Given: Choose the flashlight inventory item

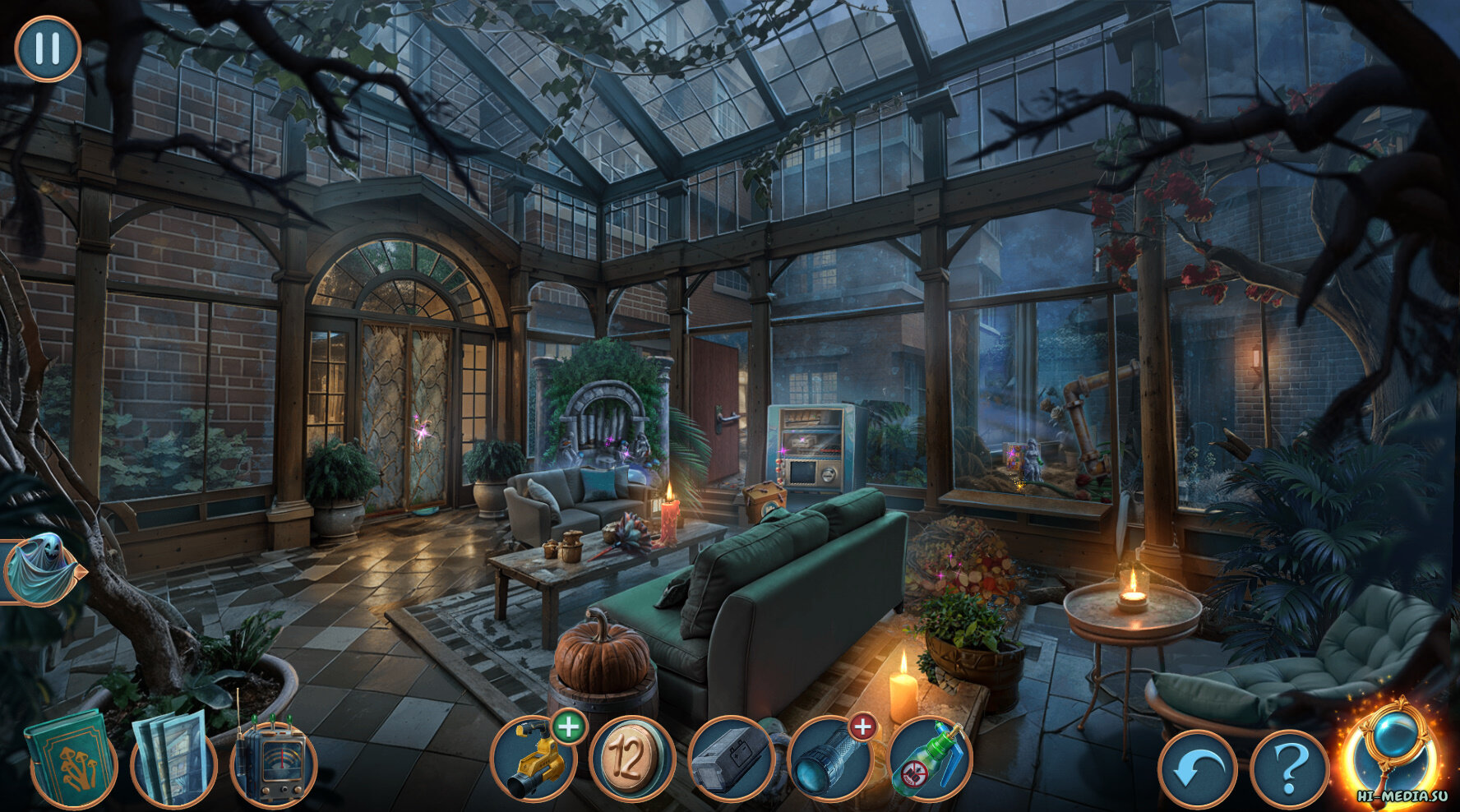Looking at the screenshot, I should pyautogui.click(x=829, y=760).
